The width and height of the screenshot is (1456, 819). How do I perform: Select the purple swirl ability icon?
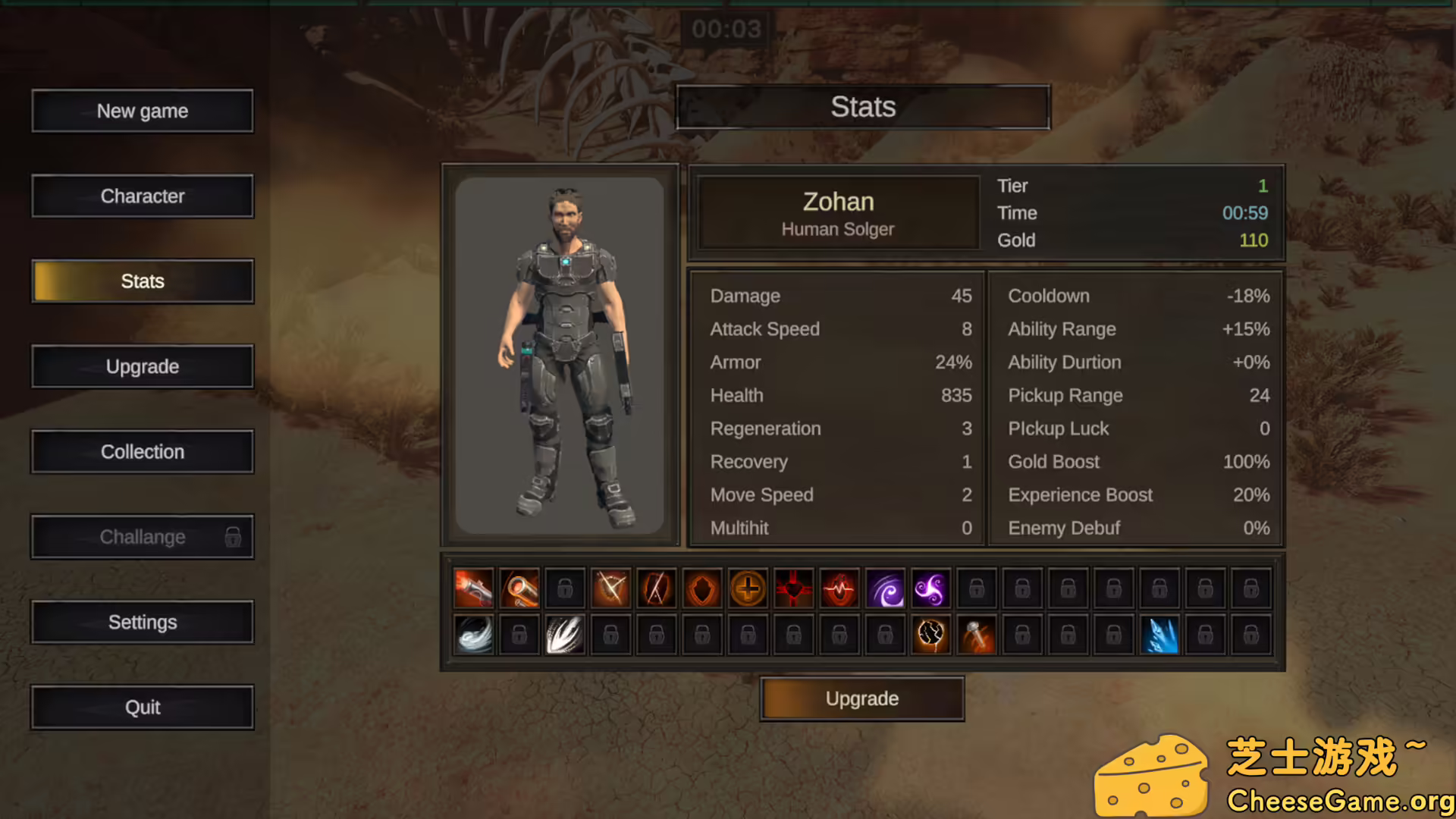pyautogui.click(x=886, y=588)
